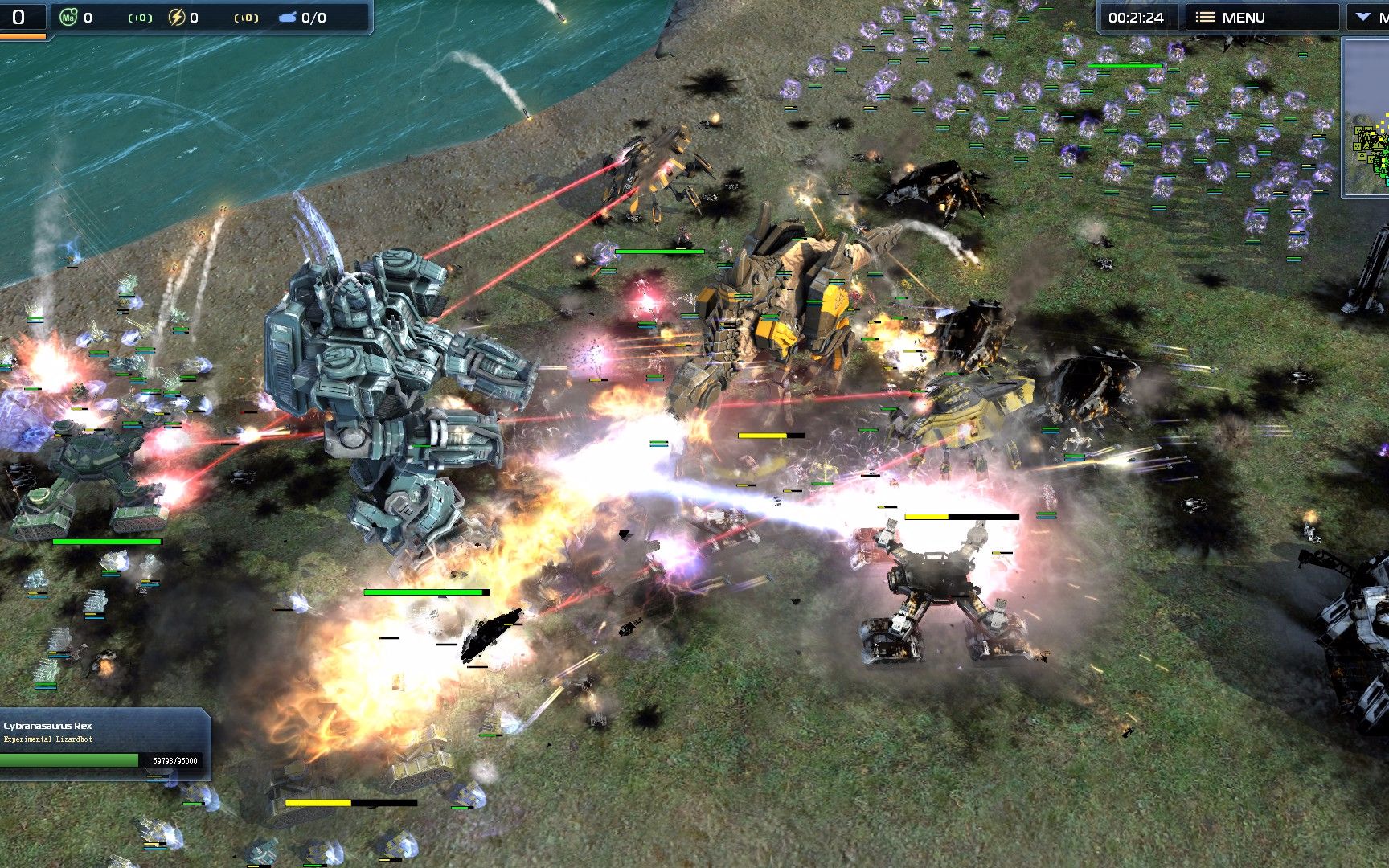Expand the down-arrow dropdown beside MENU
Viewport: 1389px width, 868px height.
coord(1365,17)
